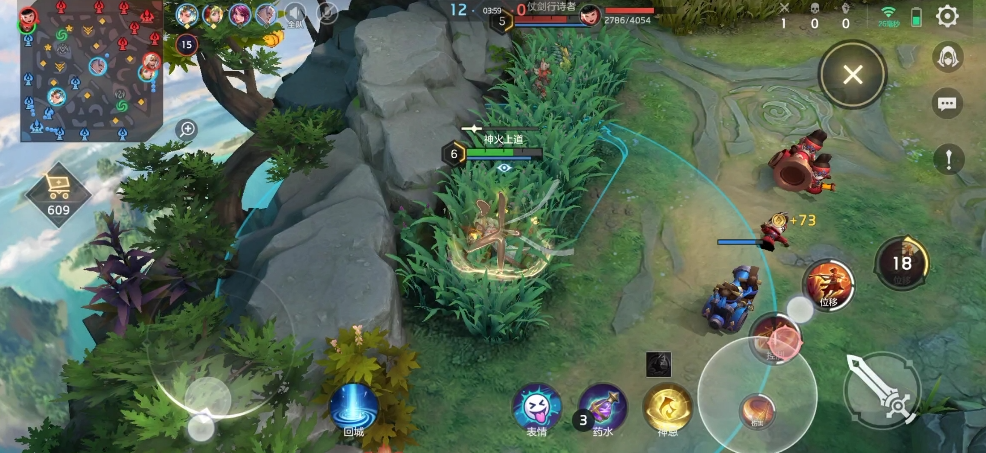986x453 pixels.
Task: Tap the small dark equipment icon above 神恩
Action: click(658, 364)
